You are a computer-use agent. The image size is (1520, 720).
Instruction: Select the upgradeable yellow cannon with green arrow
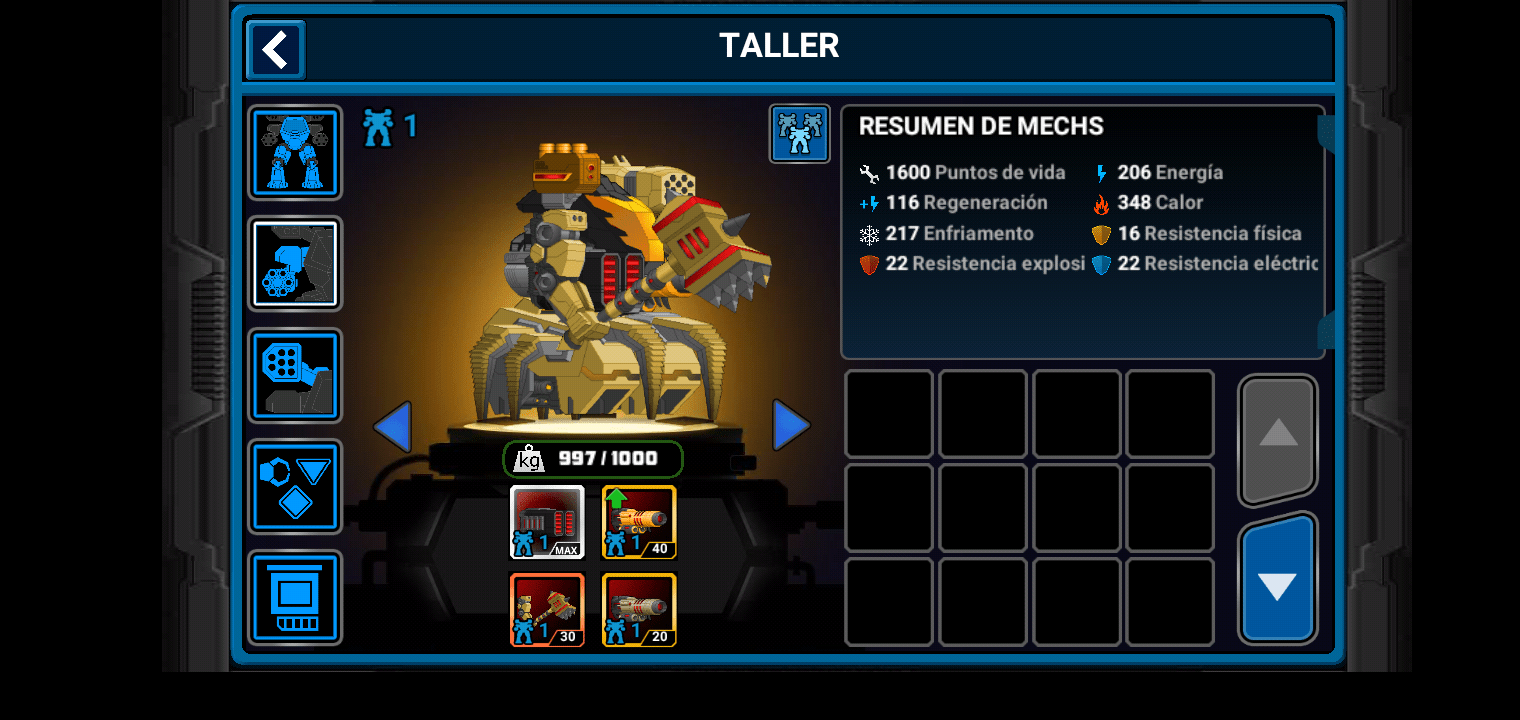[638, 520]
